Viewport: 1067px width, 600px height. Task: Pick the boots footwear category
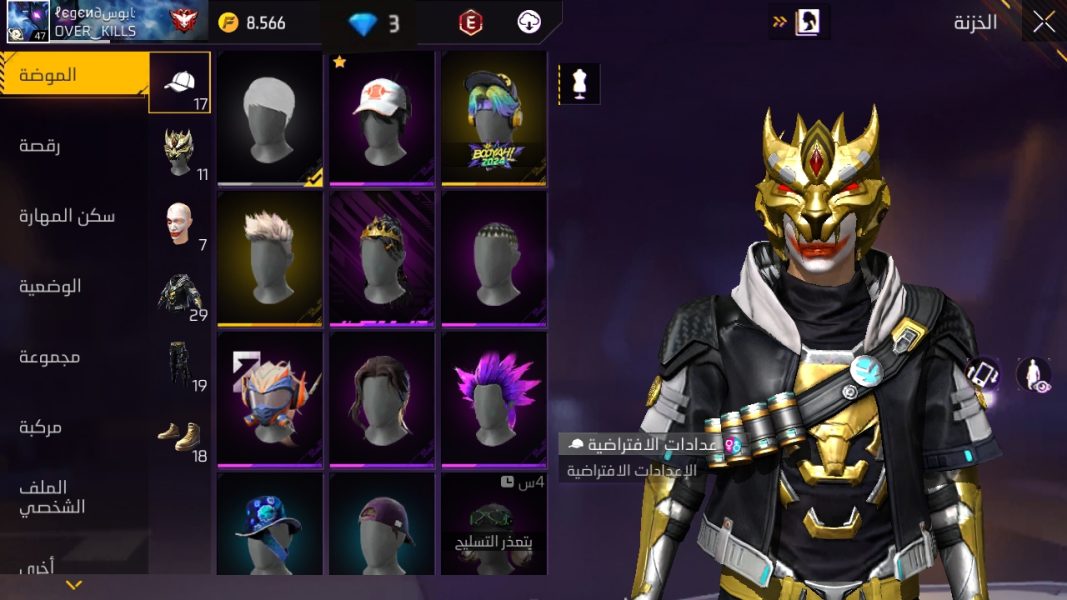[x=180, y=435]
